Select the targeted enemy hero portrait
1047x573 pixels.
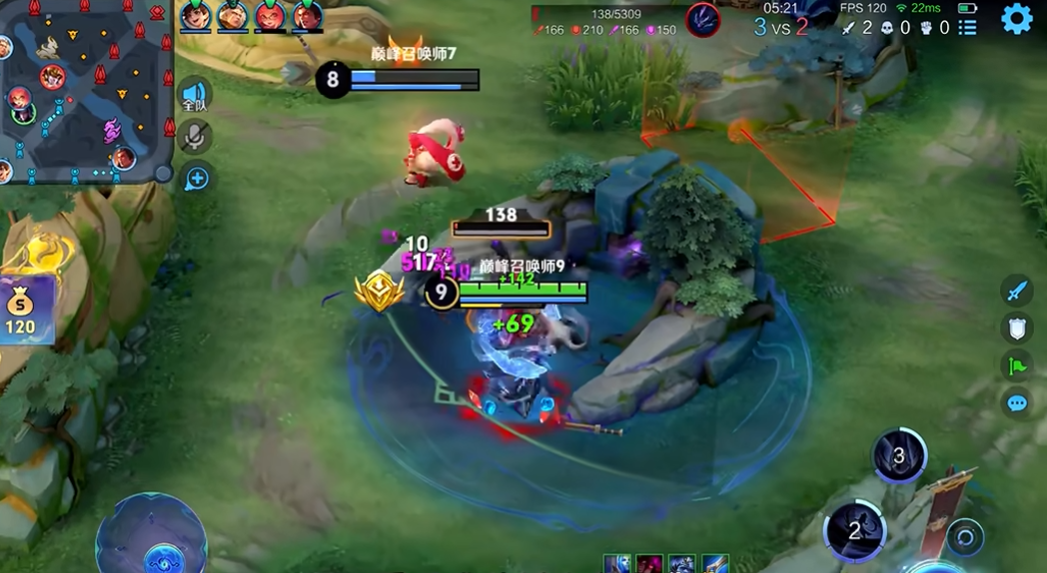click(x=703, y=20)
